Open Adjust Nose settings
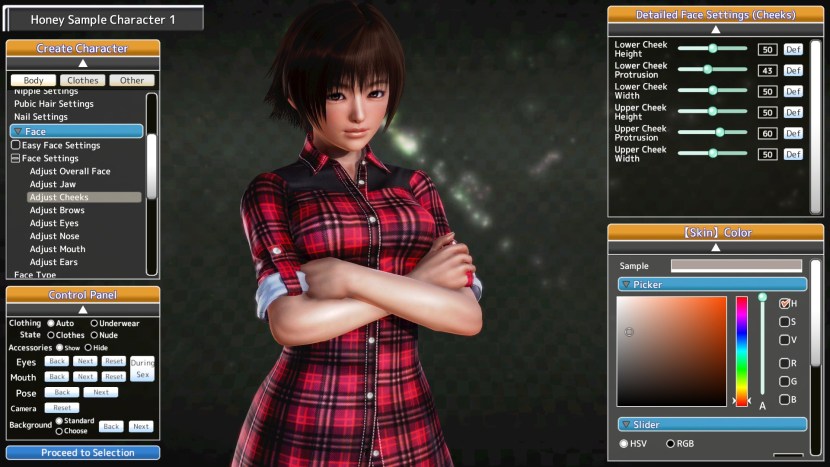 [54, 236]
